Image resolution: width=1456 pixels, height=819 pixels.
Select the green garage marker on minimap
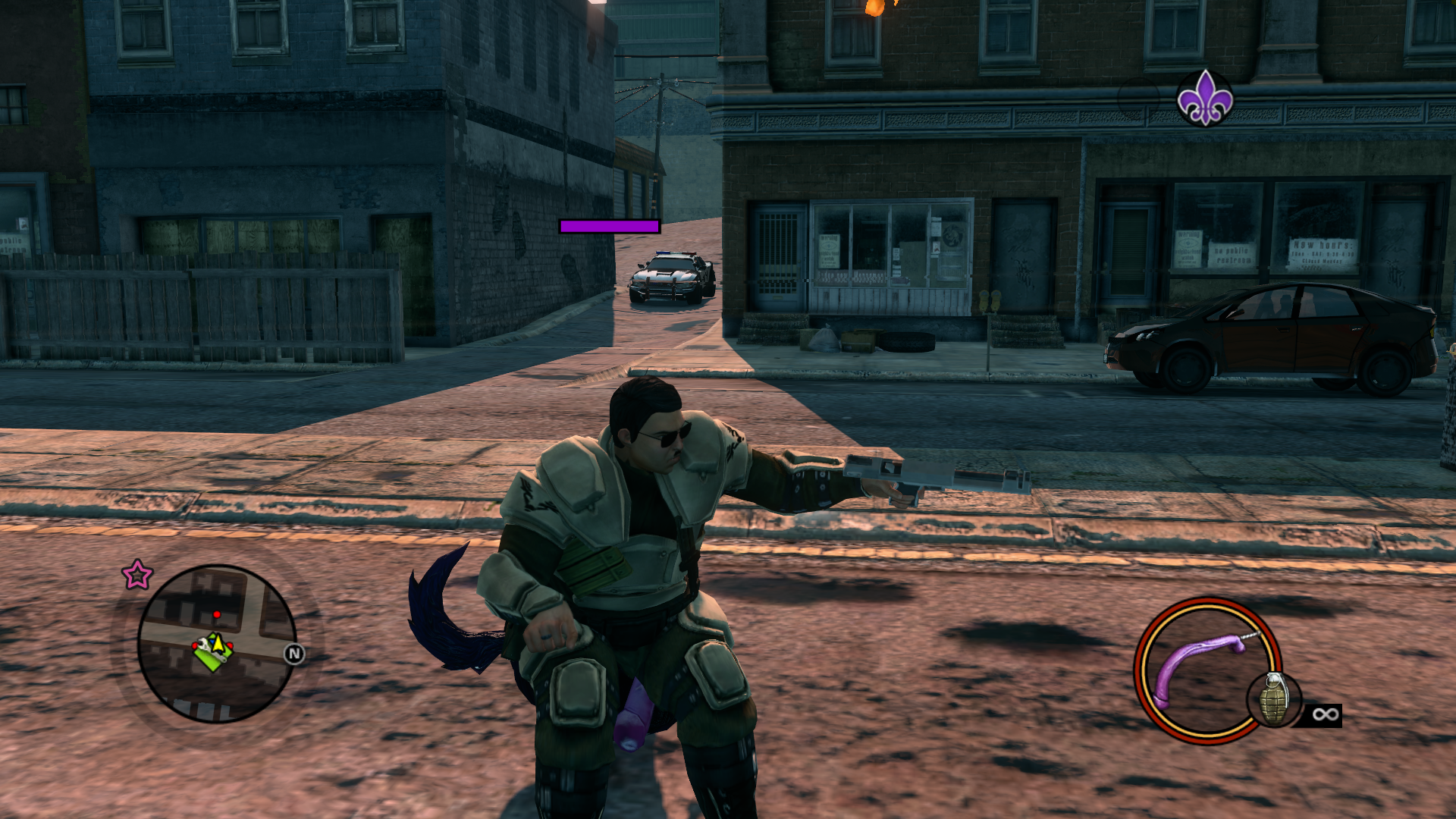pos(210,654)
